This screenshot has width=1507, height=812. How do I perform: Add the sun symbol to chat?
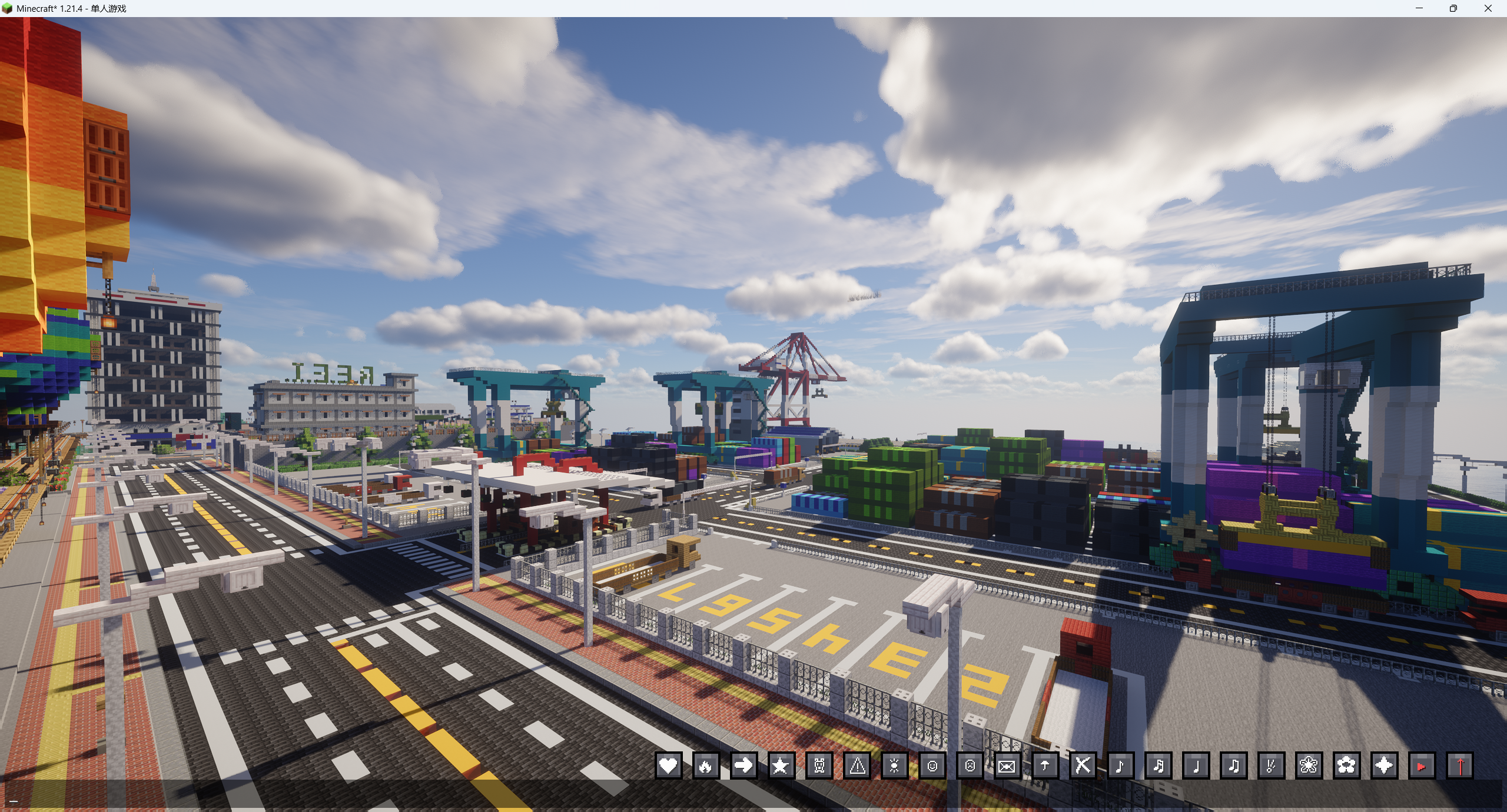(x=895, y=766)
